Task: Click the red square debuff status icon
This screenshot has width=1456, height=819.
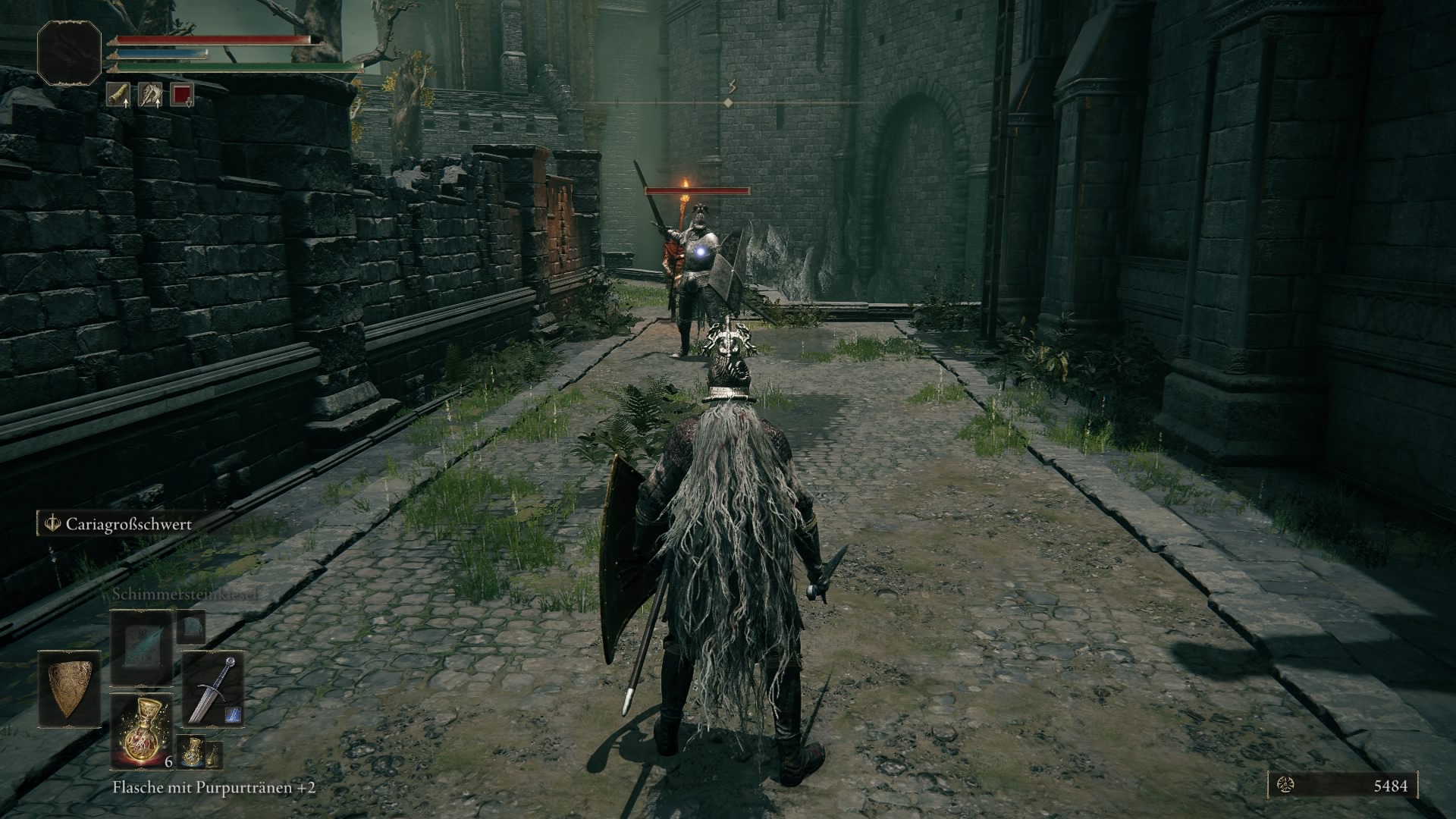Action: (182, 95)
